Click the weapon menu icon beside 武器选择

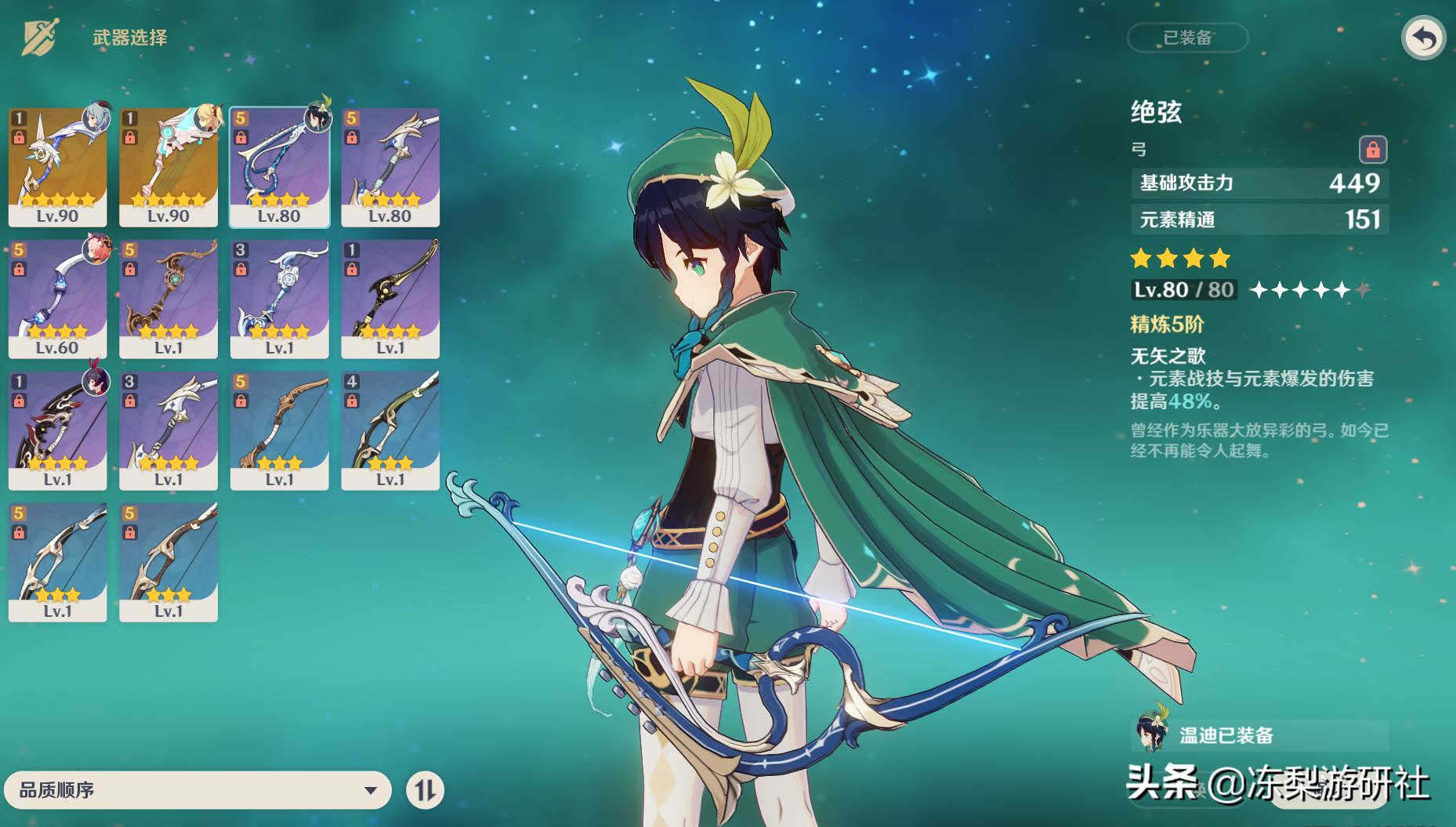(x=38, y=38)
